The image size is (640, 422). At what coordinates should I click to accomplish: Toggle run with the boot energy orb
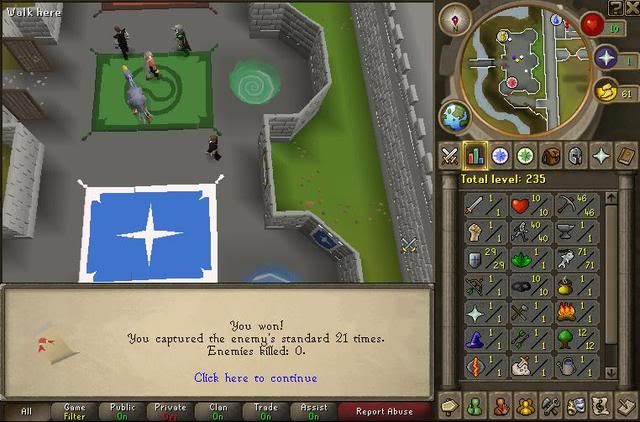click(x=606, y=93)
